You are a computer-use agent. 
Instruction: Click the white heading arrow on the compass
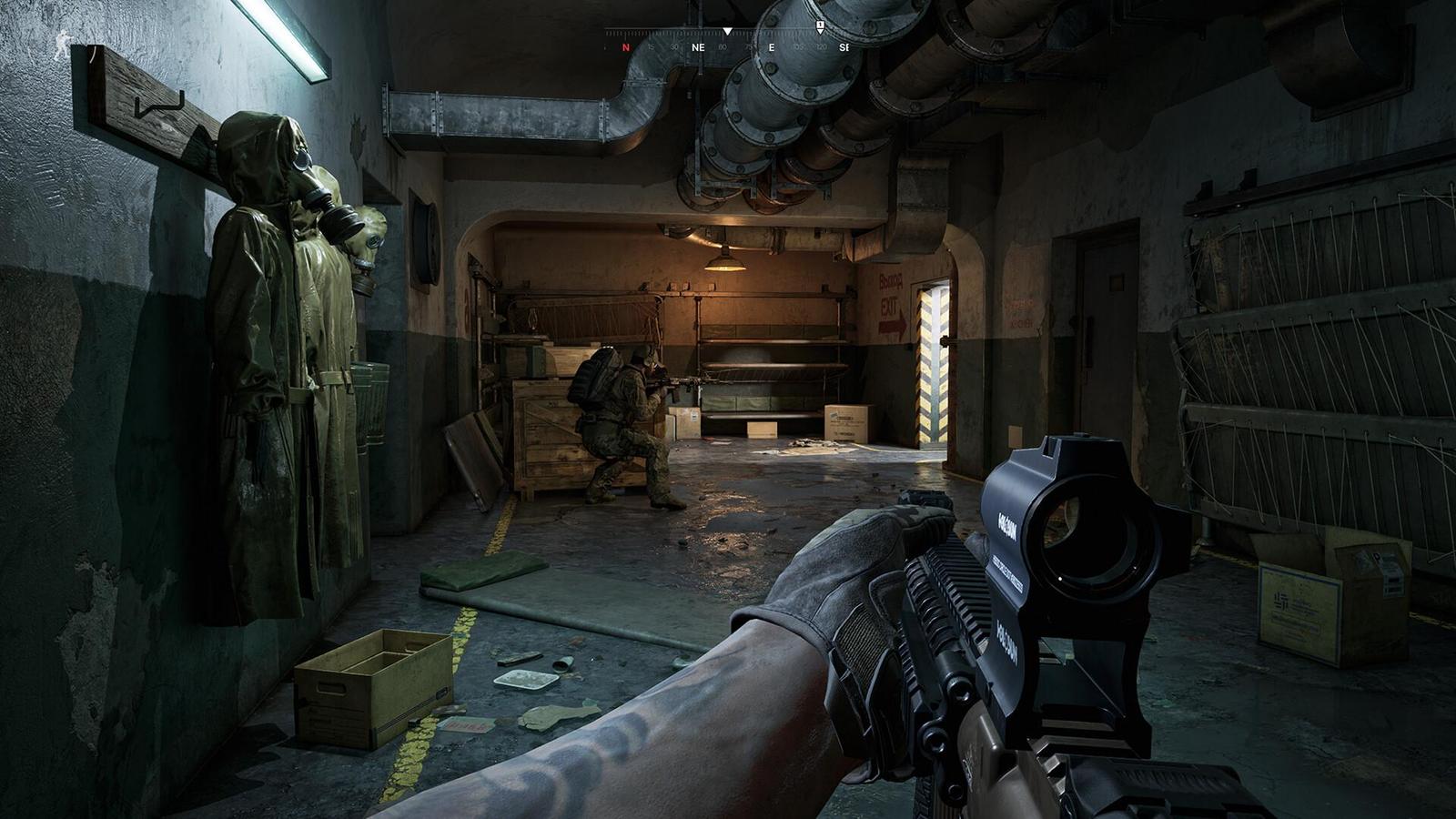[727, 32]
